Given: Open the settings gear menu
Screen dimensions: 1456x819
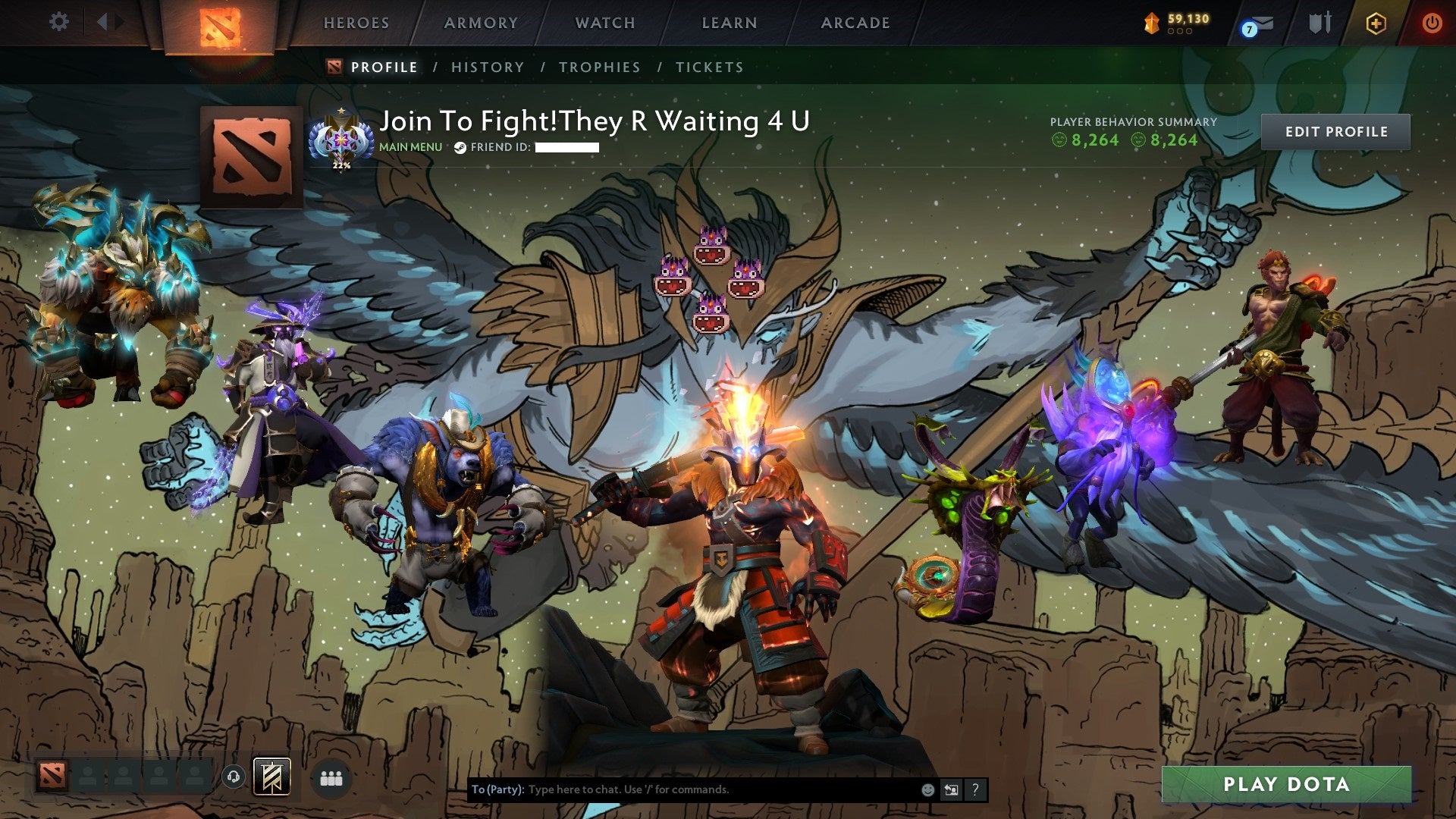Looking at the screenshot, I should click(x=58, y=22).
